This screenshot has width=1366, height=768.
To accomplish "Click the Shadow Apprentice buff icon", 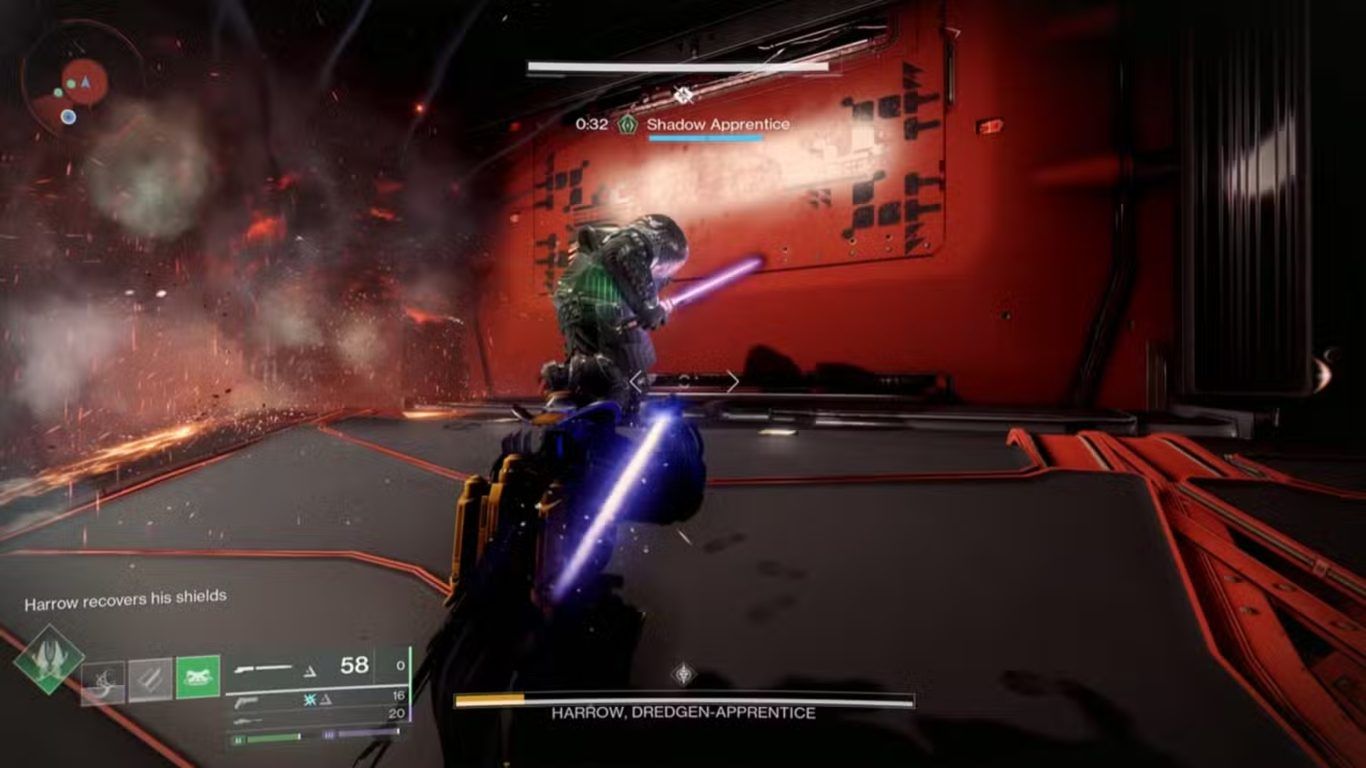I will 628,125.
